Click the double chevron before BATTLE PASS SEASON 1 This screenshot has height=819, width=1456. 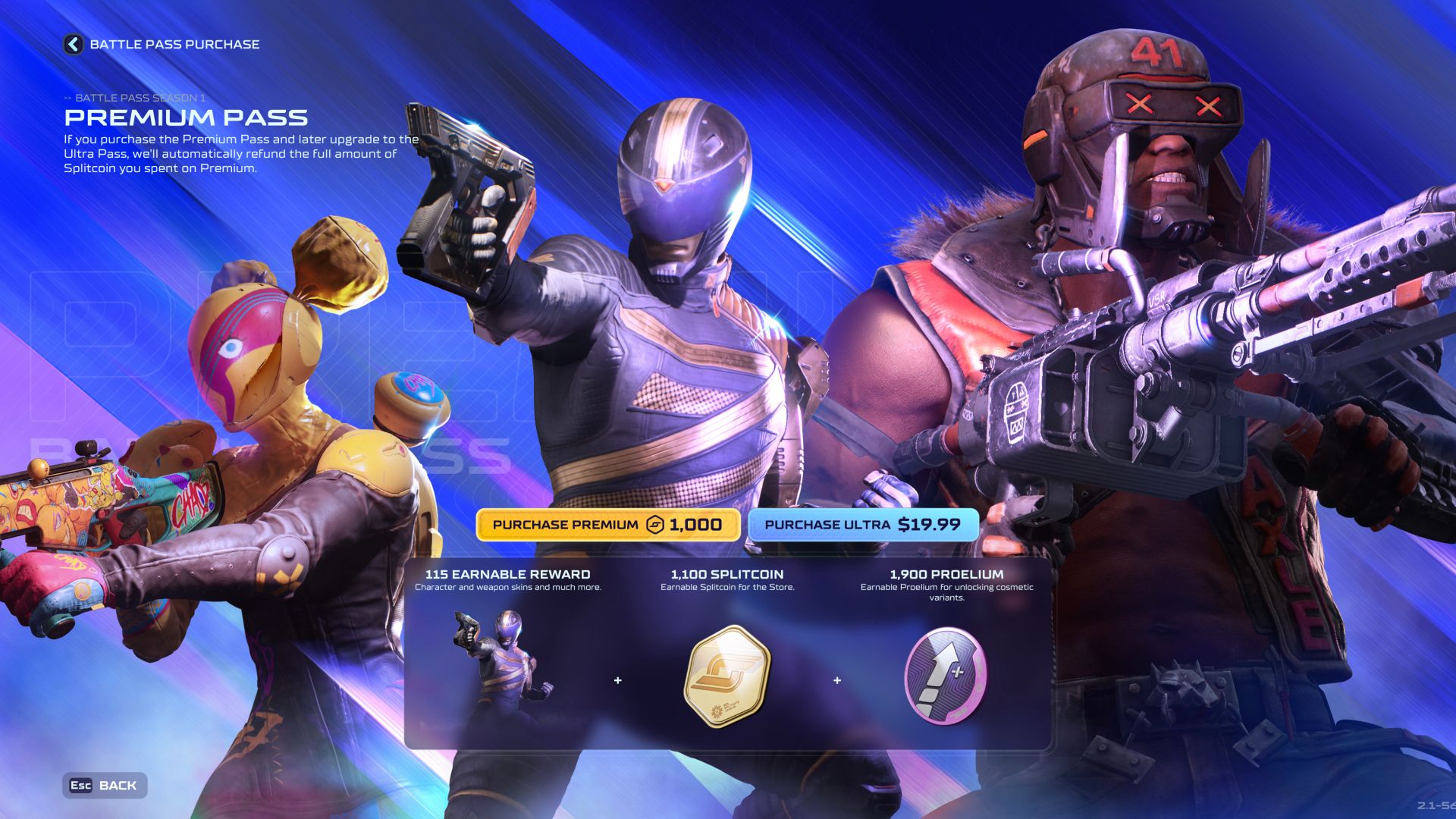(x=67, y=97)
